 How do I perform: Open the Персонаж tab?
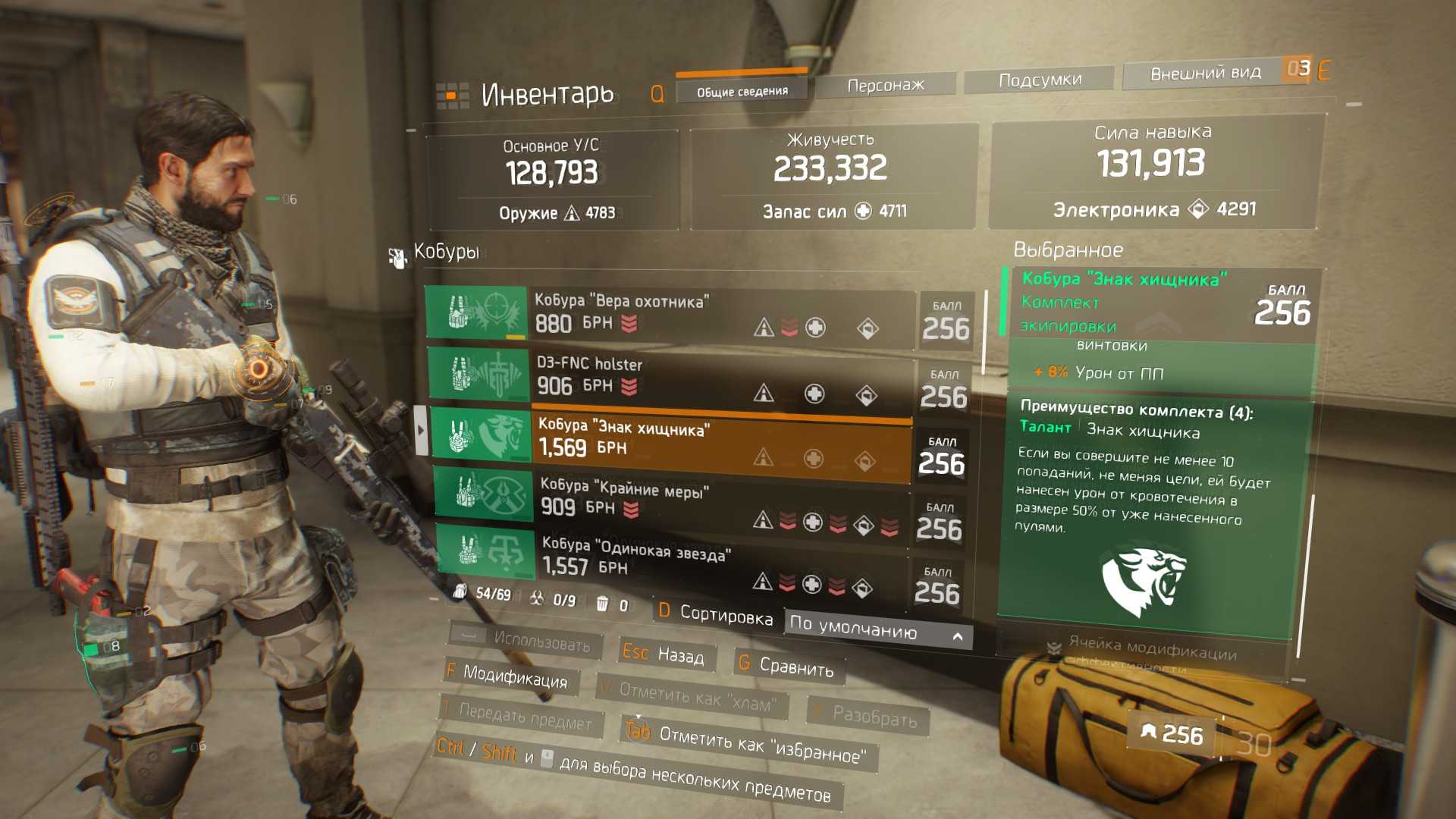[x=885, y=85]
